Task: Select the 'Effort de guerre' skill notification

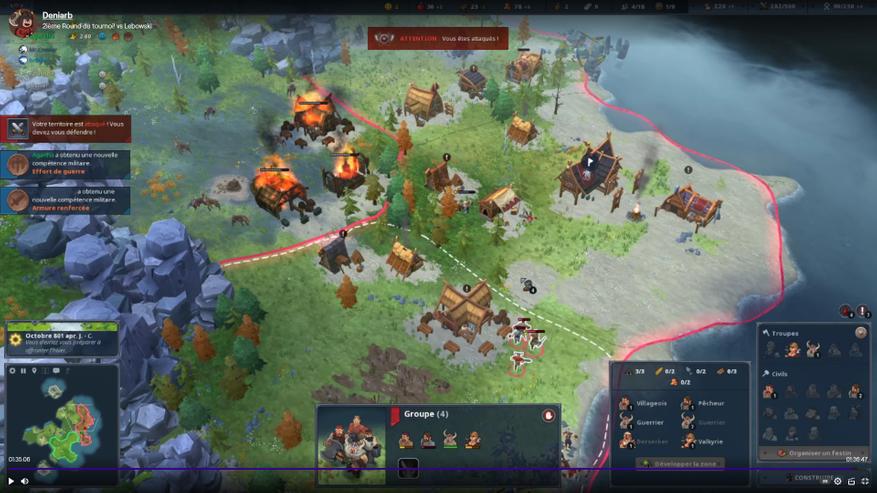Action: [x=67, y=164]
